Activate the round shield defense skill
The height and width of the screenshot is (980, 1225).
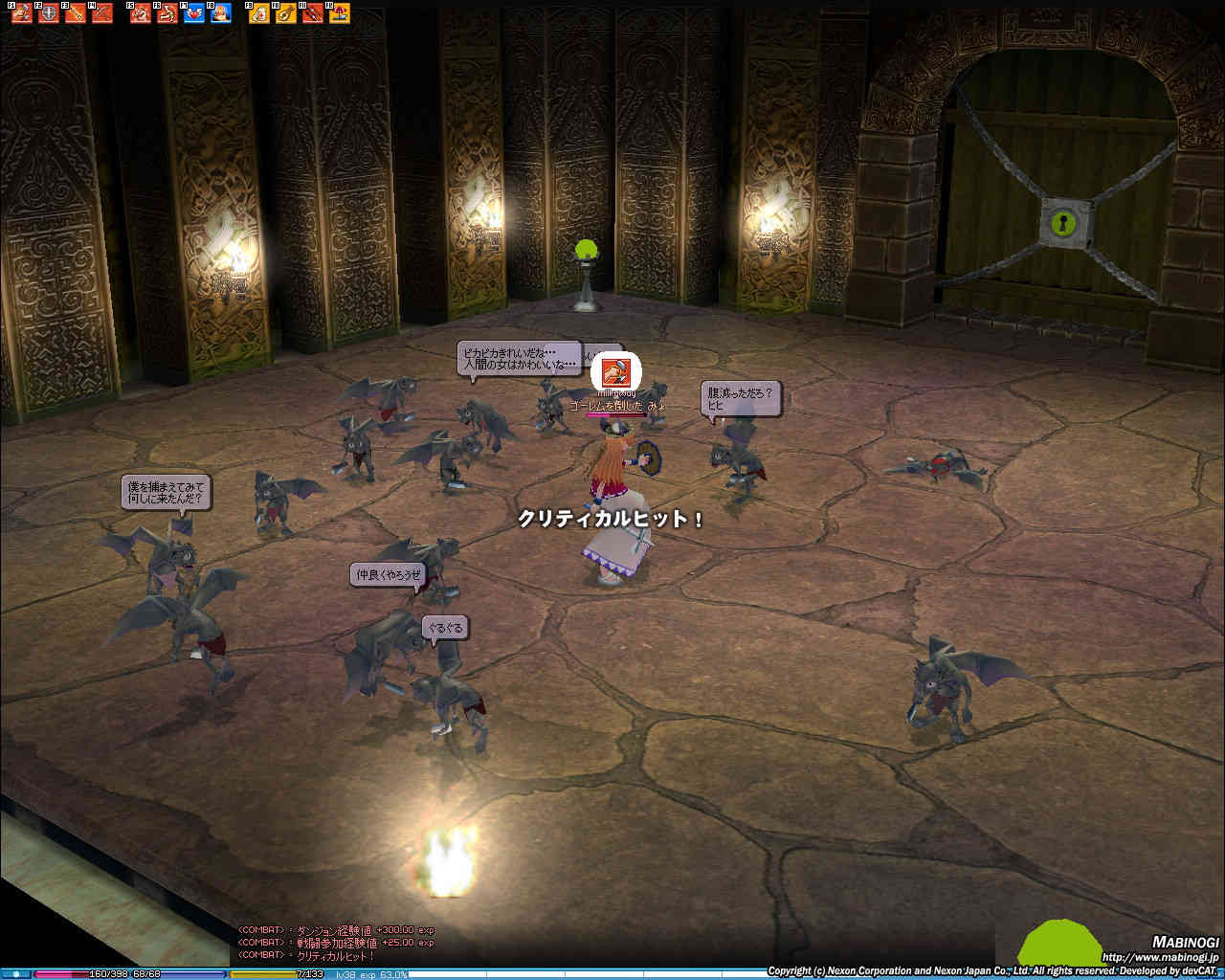click(x=48, y=13)
